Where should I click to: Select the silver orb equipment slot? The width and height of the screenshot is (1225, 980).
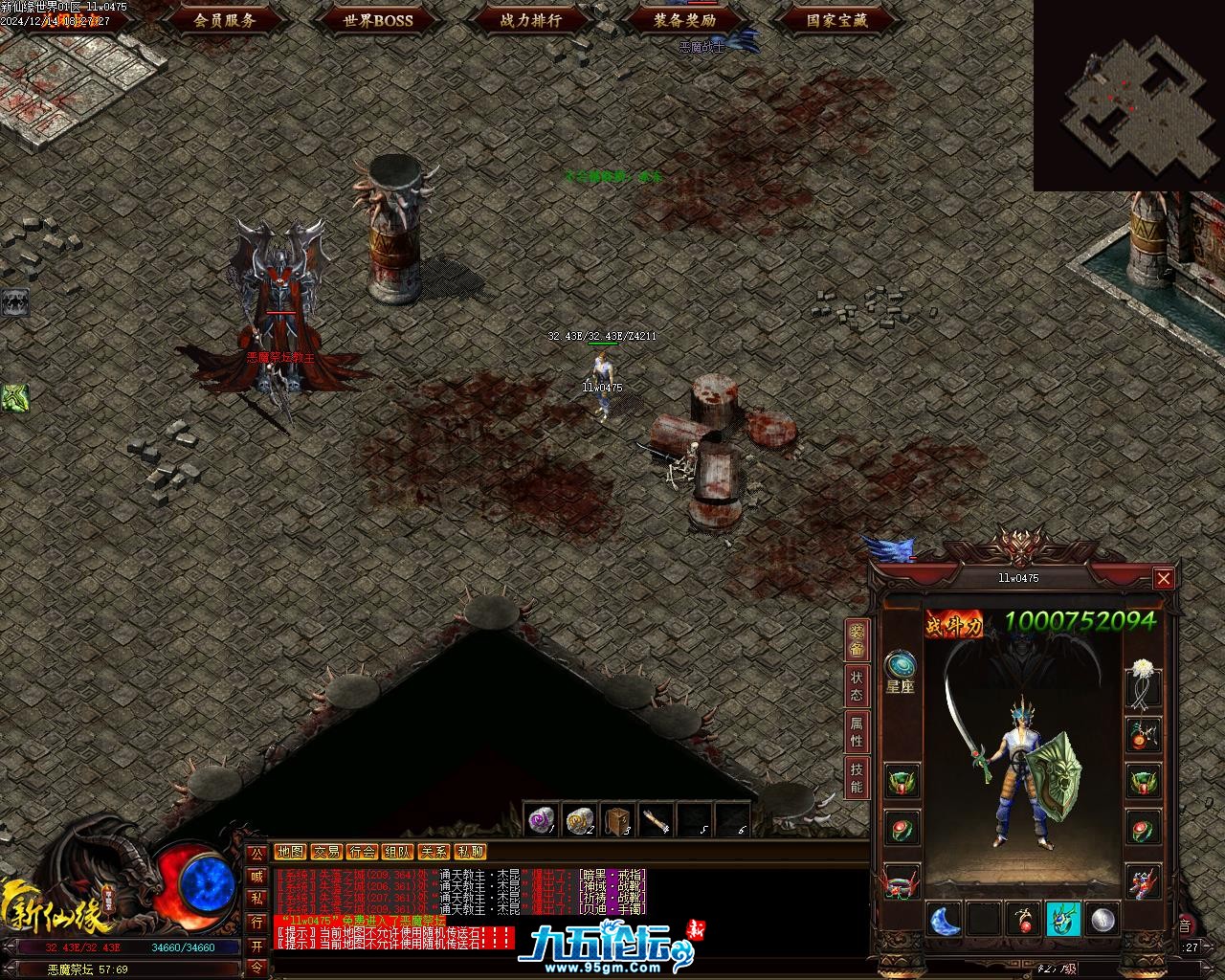(x=1103, y=920)
